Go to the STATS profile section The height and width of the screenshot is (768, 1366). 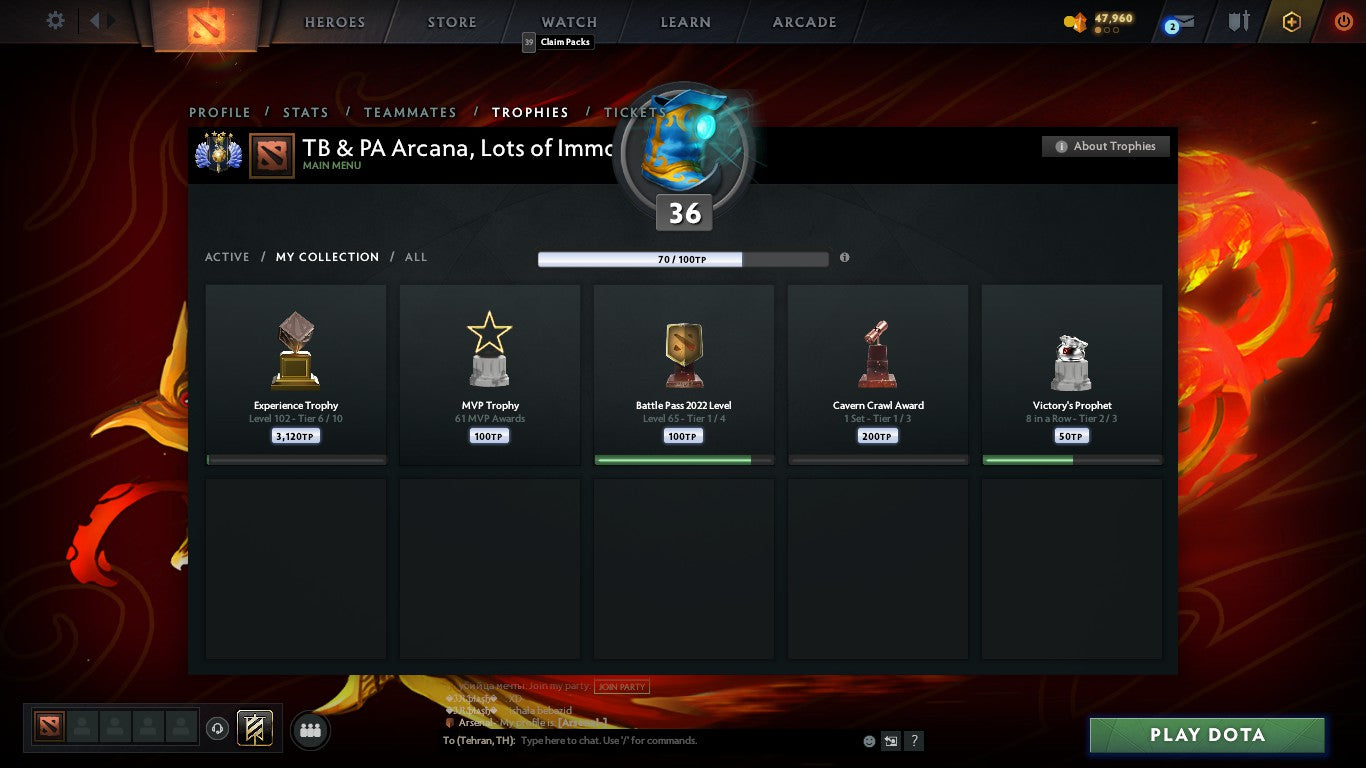click(x=306, y=113)
